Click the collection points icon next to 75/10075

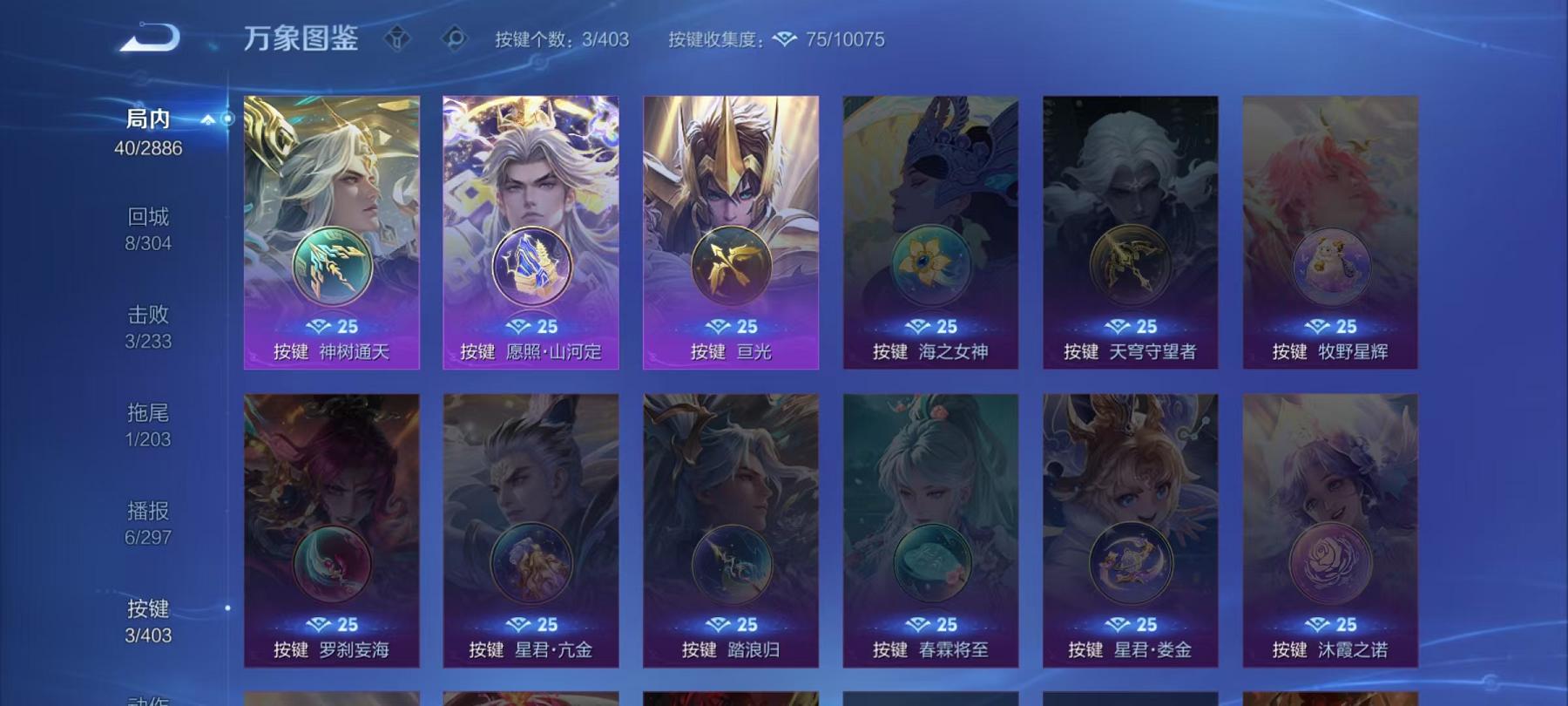point(787,38)
